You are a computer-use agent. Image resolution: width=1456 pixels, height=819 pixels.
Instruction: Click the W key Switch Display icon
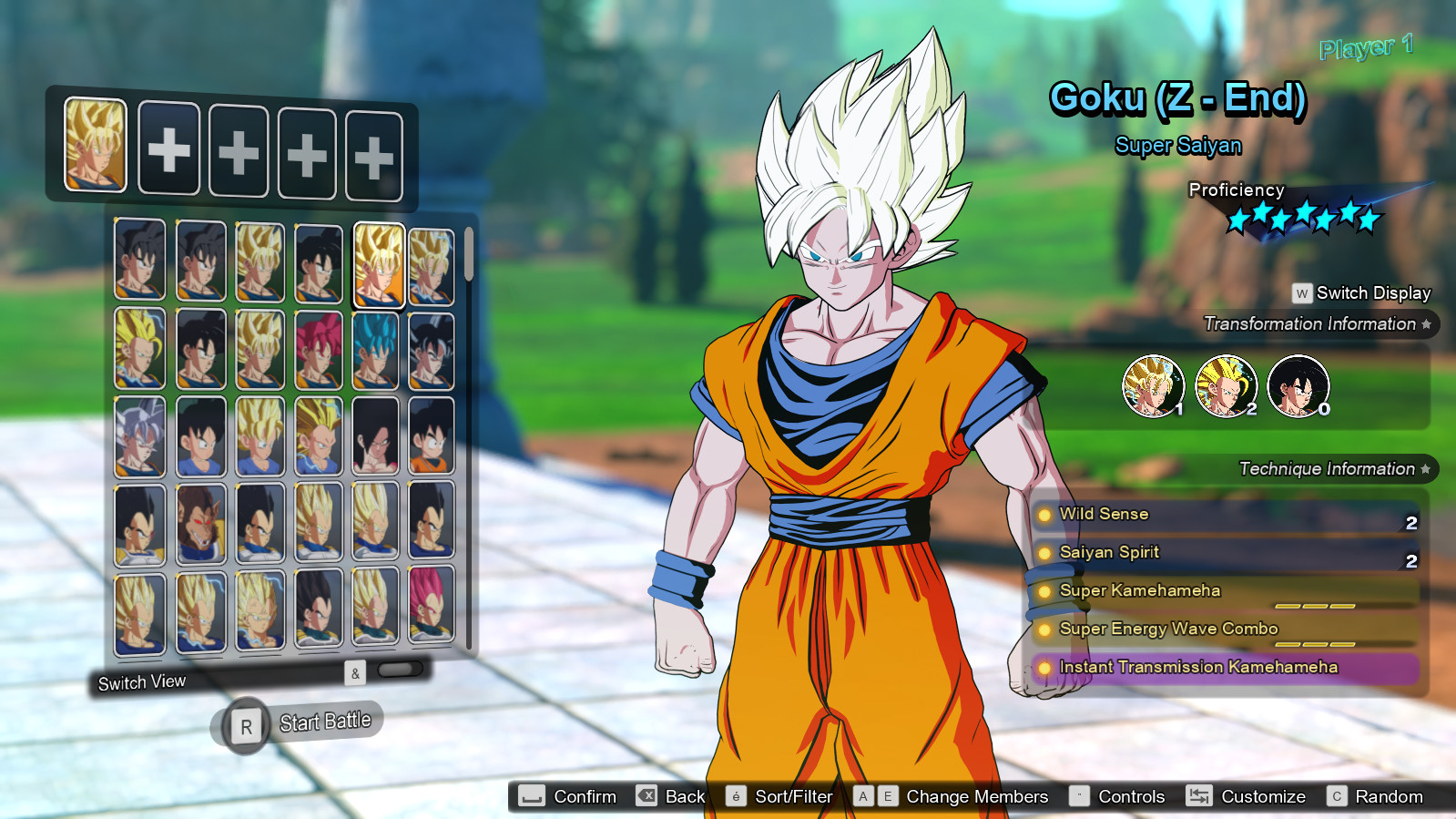click(x=1300, y=293)
